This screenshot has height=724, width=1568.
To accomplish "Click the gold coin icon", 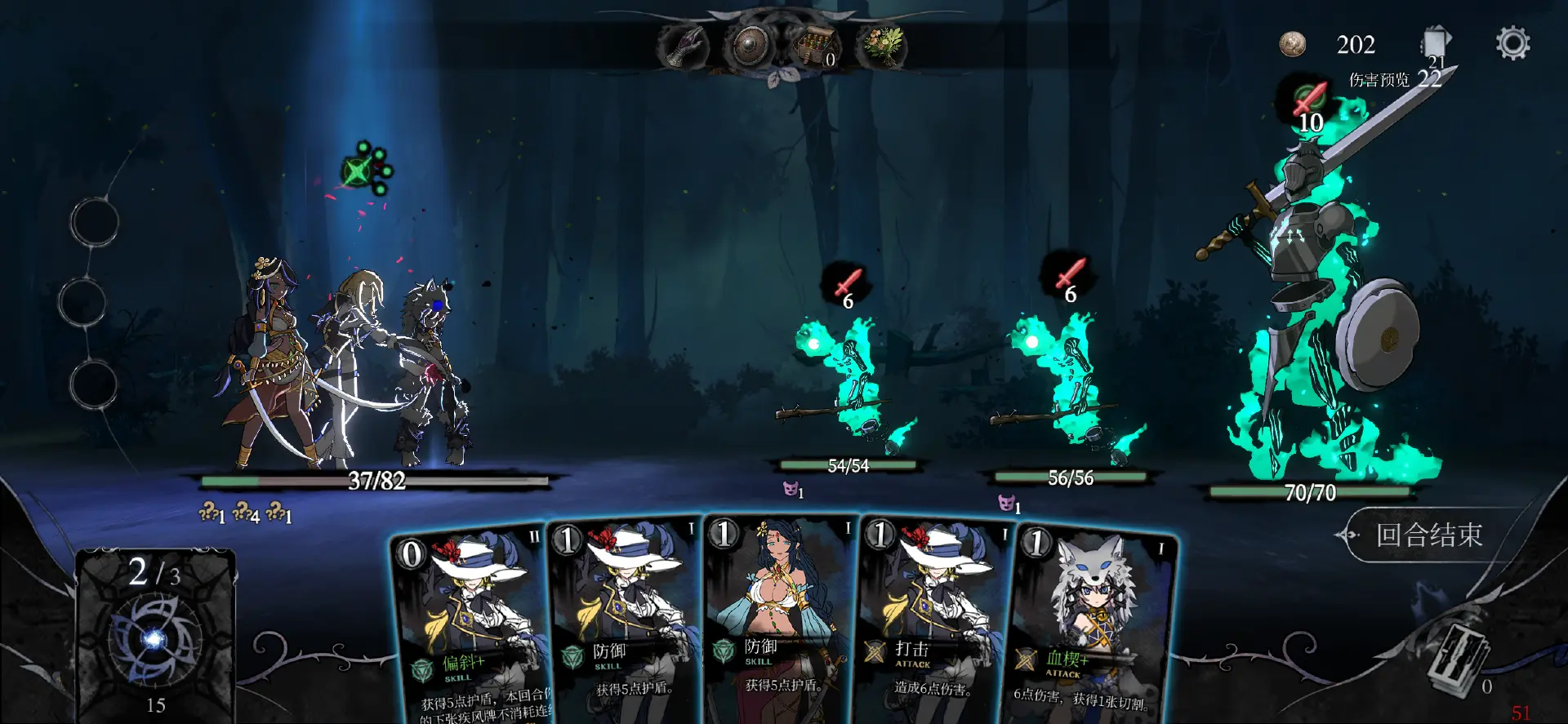I will click(x=1292, y=44).
